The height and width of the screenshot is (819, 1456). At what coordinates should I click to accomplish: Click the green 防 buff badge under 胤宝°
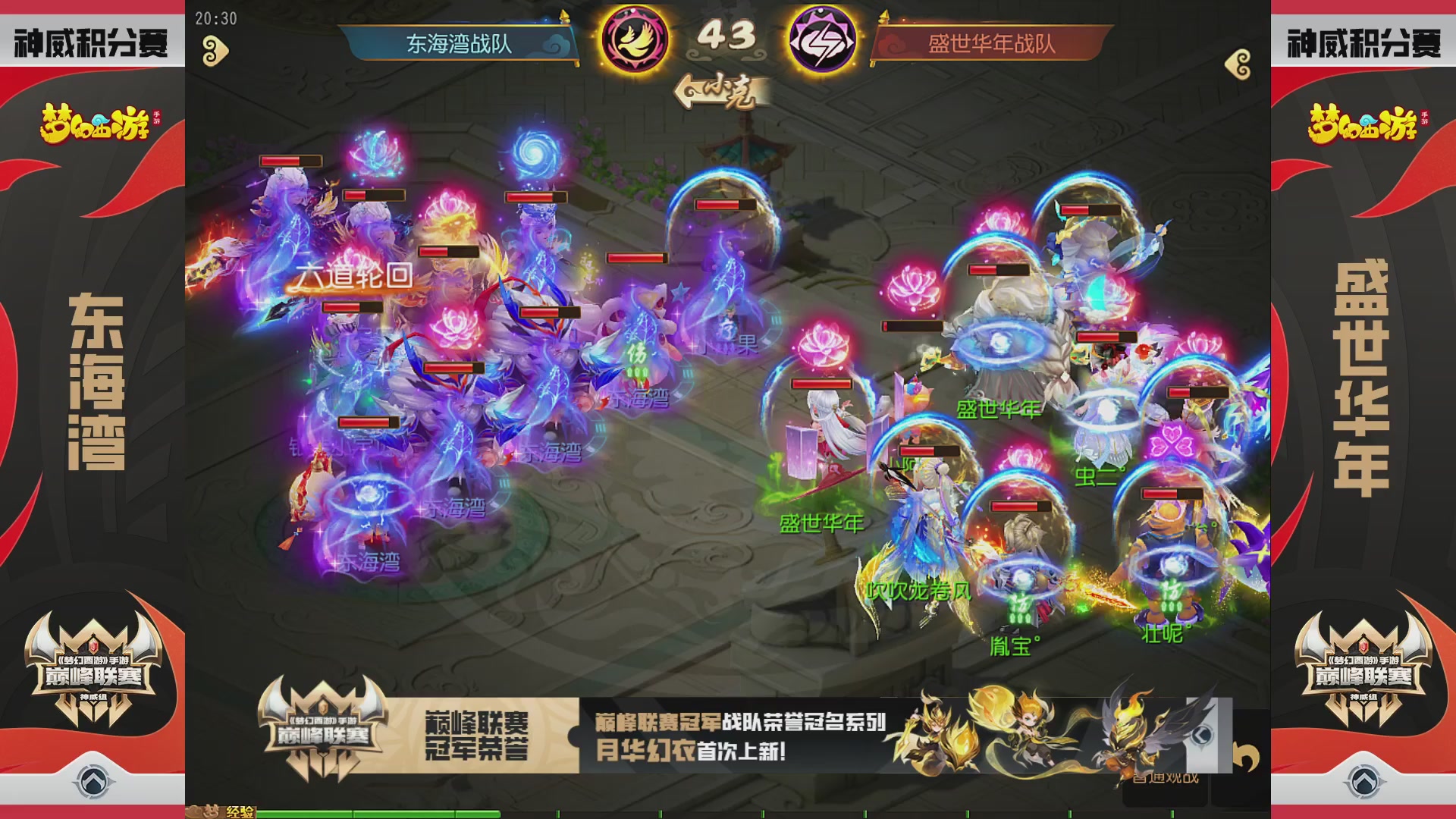1017,602
